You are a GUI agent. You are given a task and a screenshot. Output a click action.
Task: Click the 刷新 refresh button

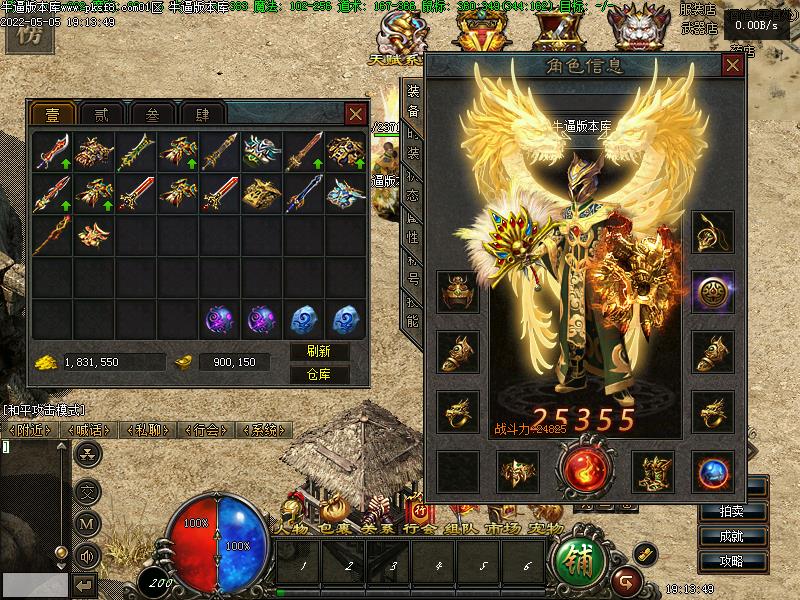(319, 352)
